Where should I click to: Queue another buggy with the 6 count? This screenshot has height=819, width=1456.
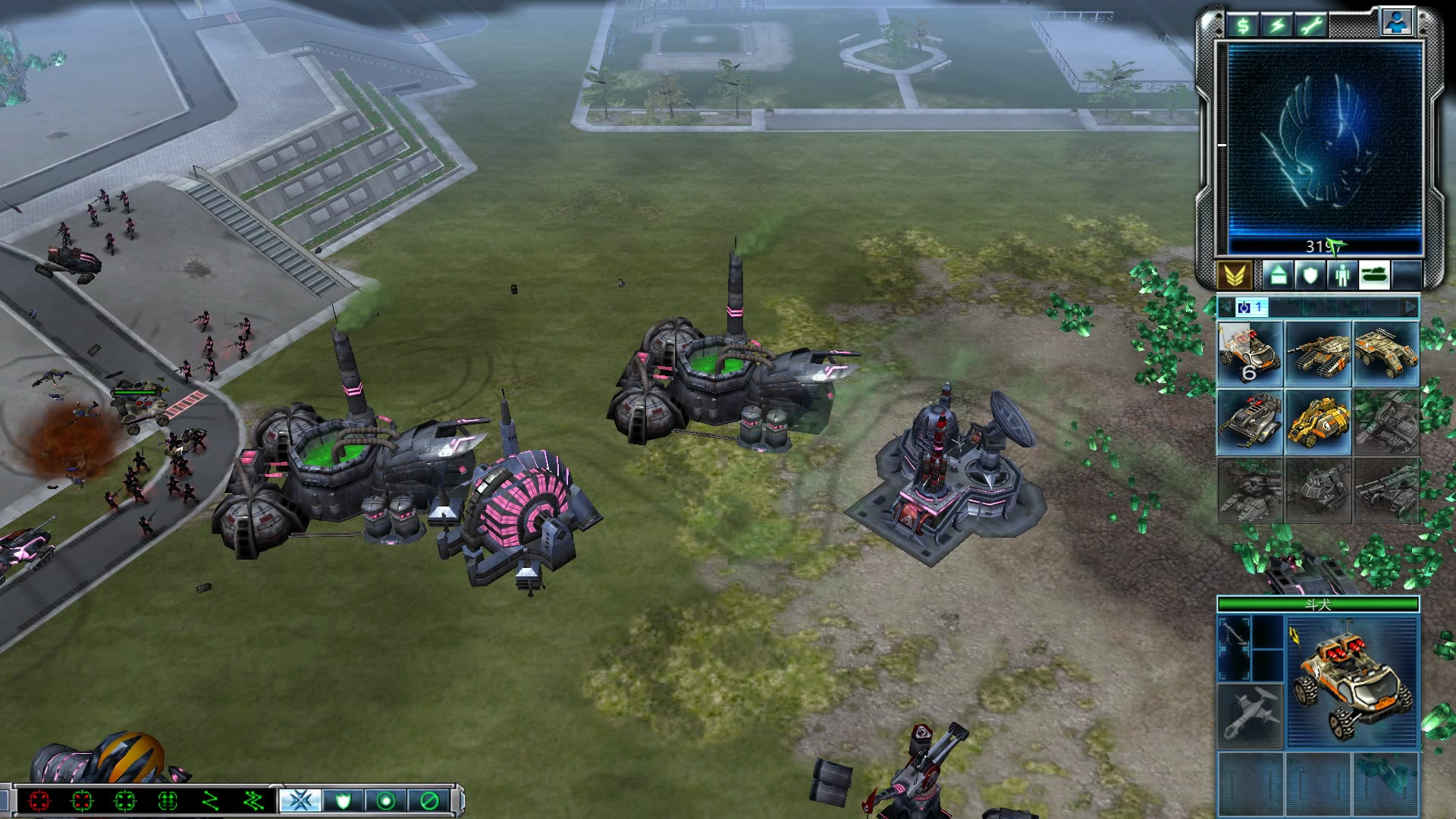click(x=1250, y=354)
